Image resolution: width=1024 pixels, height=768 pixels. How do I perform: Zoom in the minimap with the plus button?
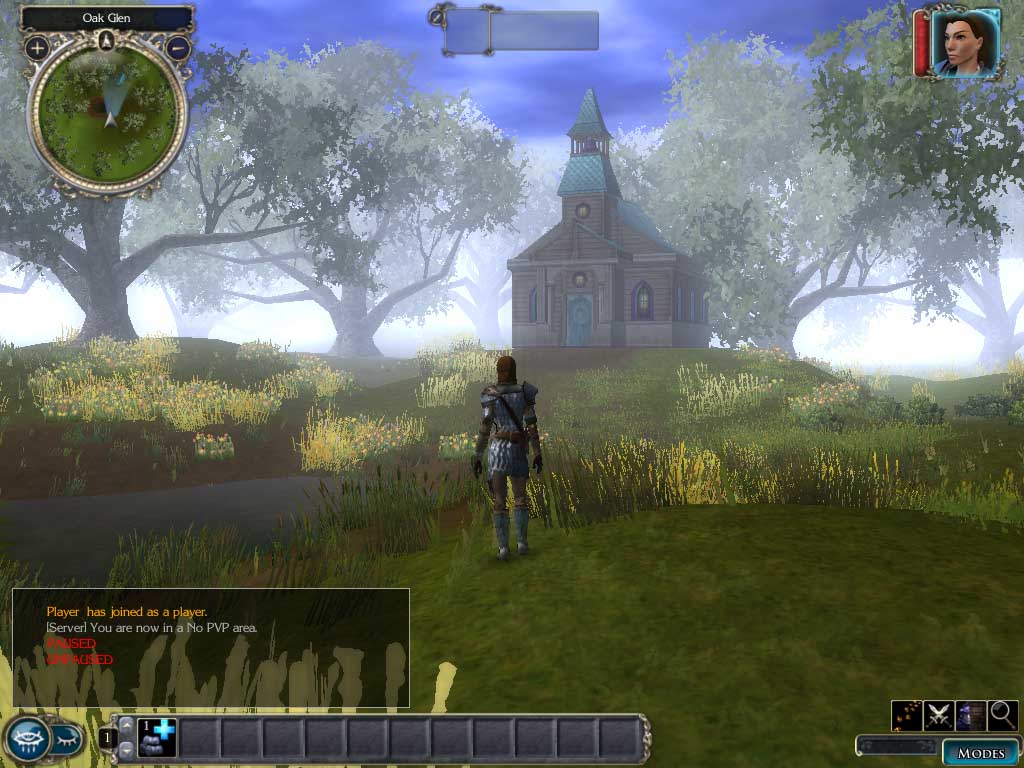(37, 47)
